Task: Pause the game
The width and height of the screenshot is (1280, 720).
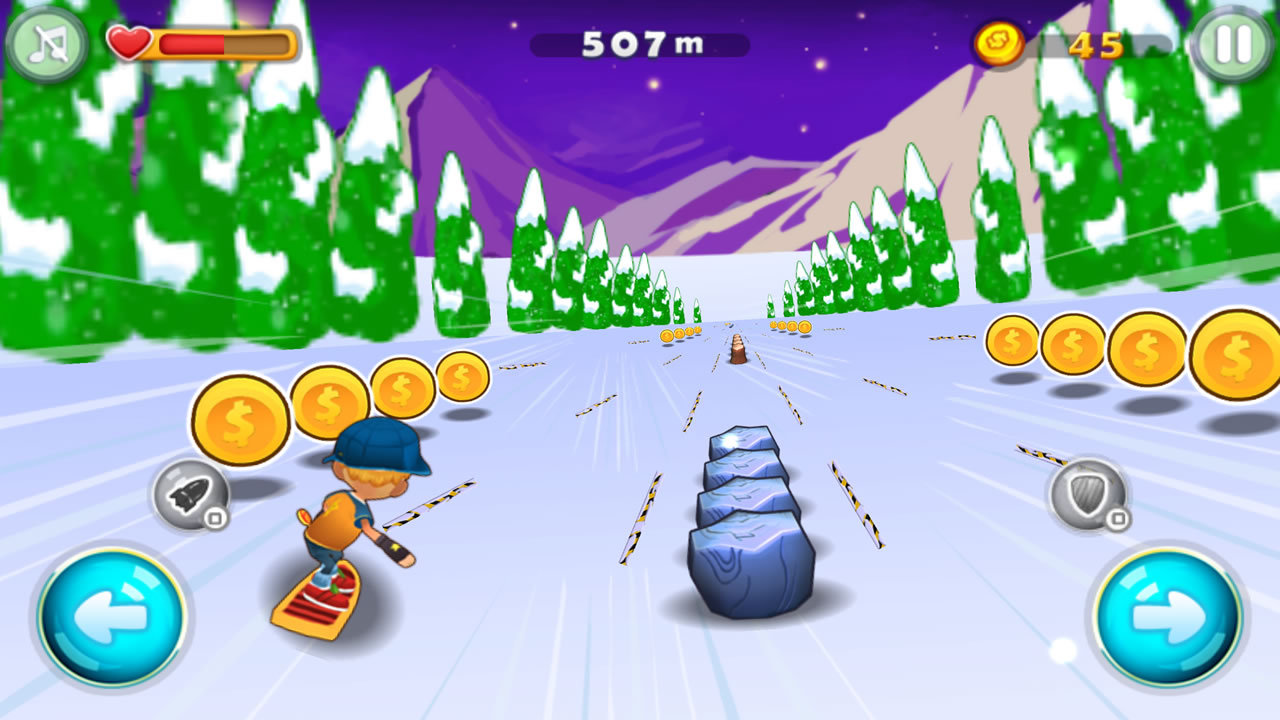Action: click(x=1233, y=45)
